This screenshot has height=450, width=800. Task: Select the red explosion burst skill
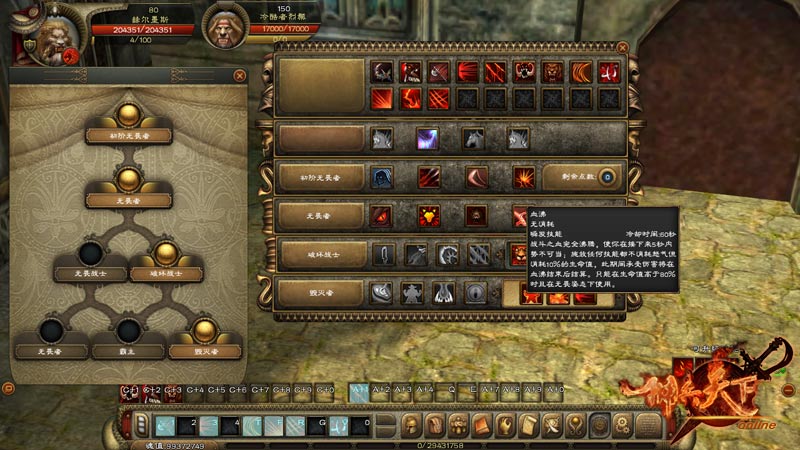[523, 177]
